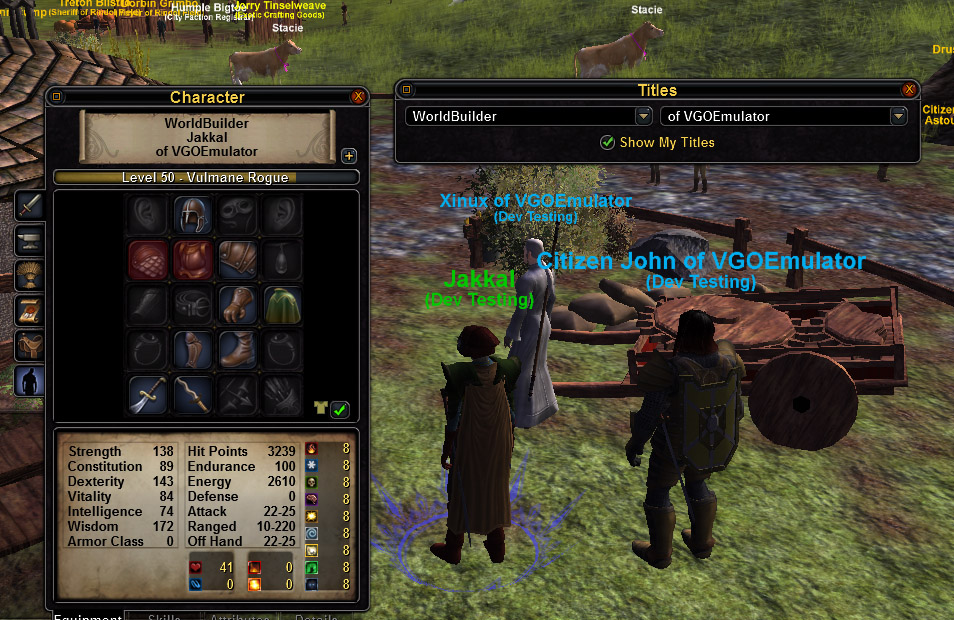Switch to the sword side tab

(30, 206)
